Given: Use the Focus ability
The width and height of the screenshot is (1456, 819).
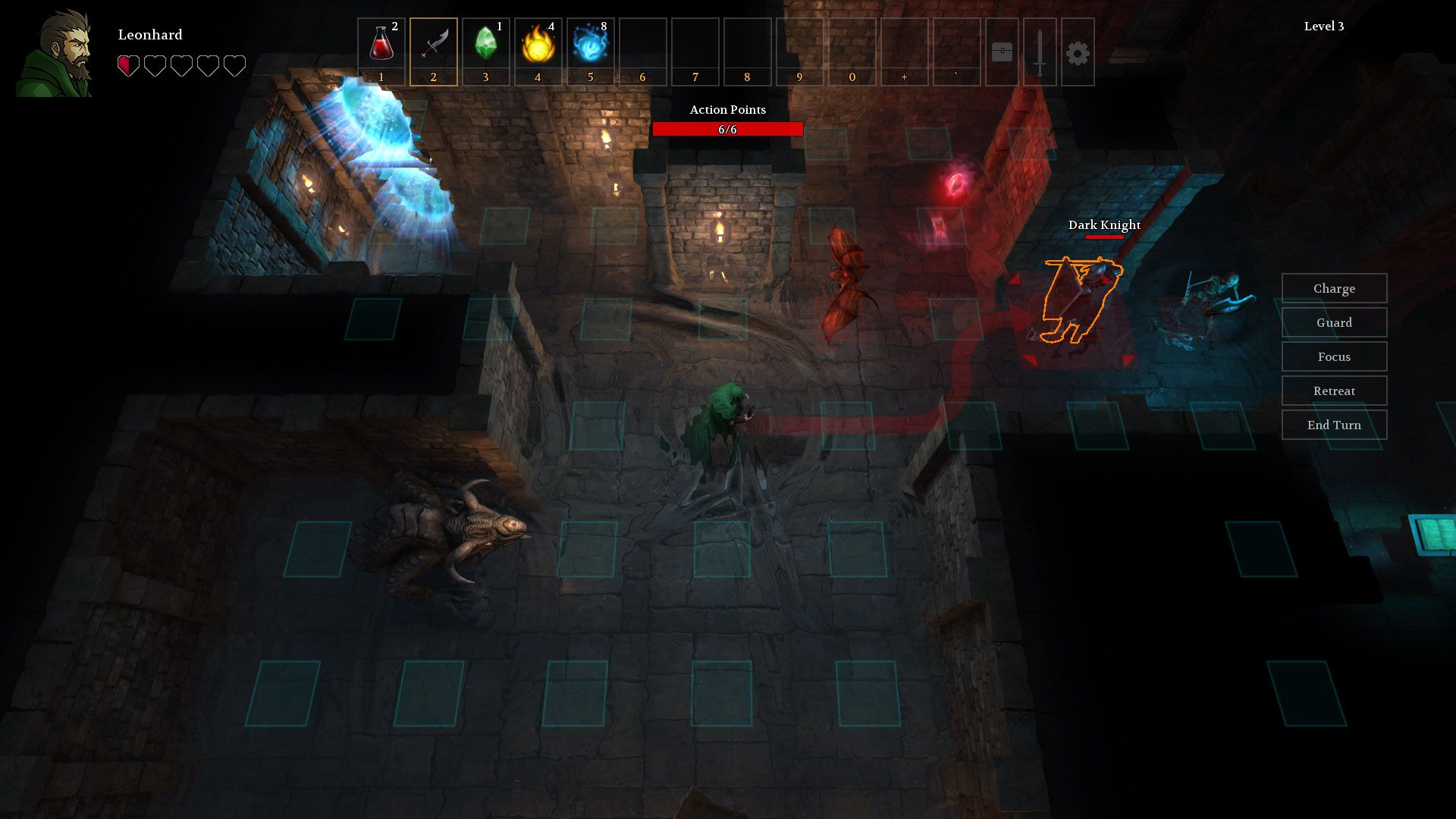Looking at the screenshot, I should pyautogui.click(x=1334, y=356).
